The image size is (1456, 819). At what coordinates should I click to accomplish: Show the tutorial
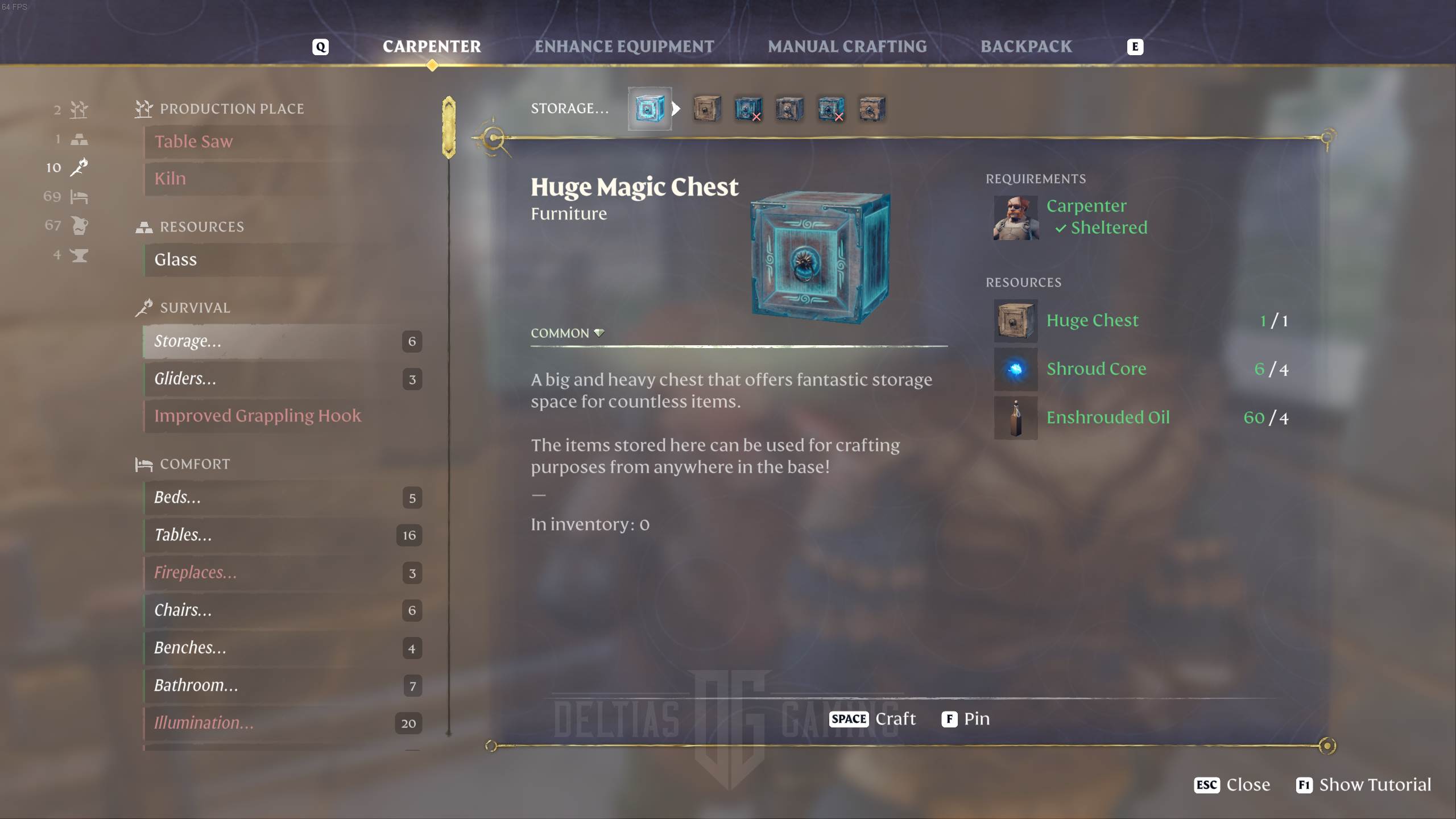1363,785
